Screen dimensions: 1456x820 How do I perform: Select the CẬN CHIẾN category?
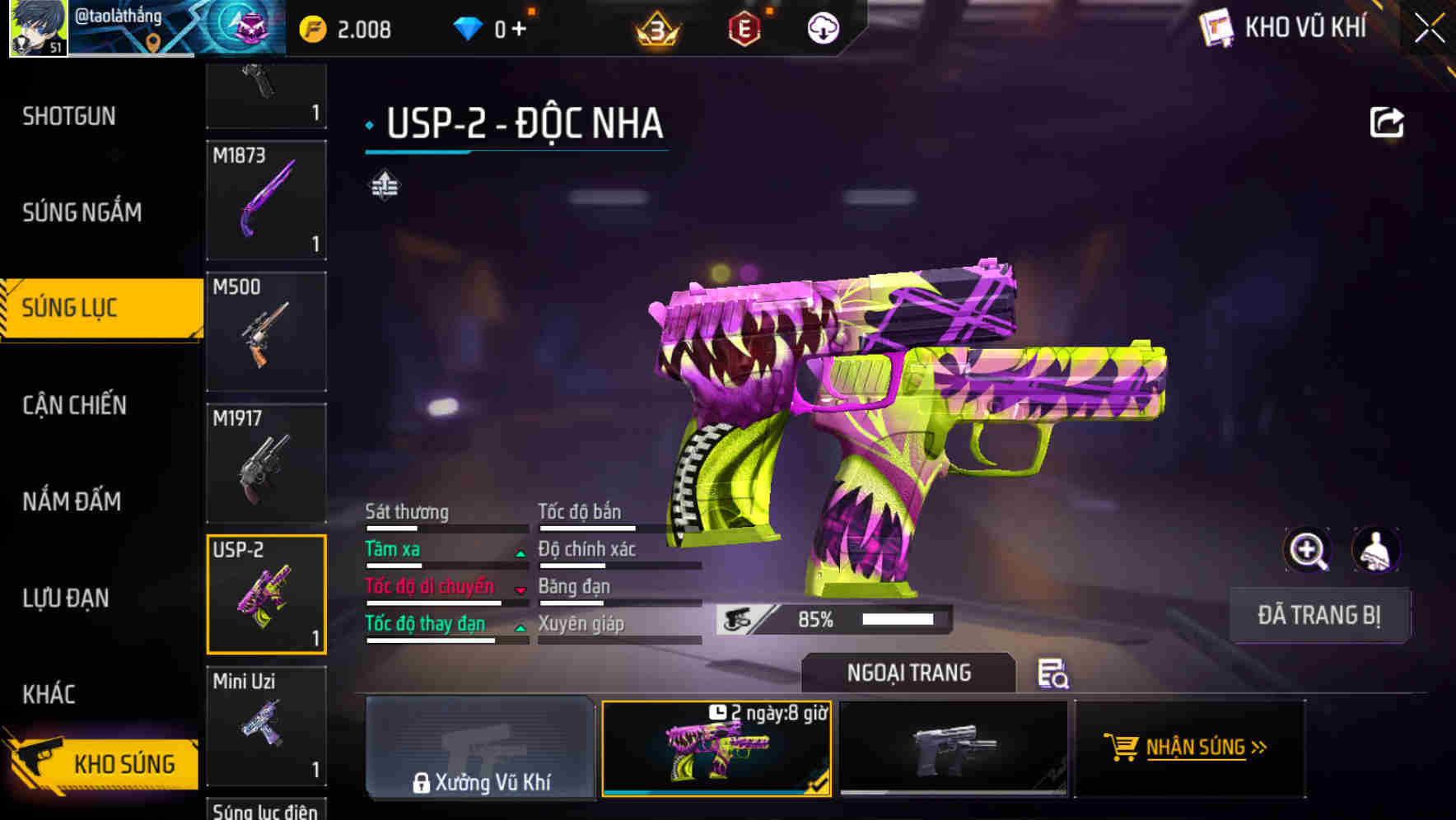[74, 405]
